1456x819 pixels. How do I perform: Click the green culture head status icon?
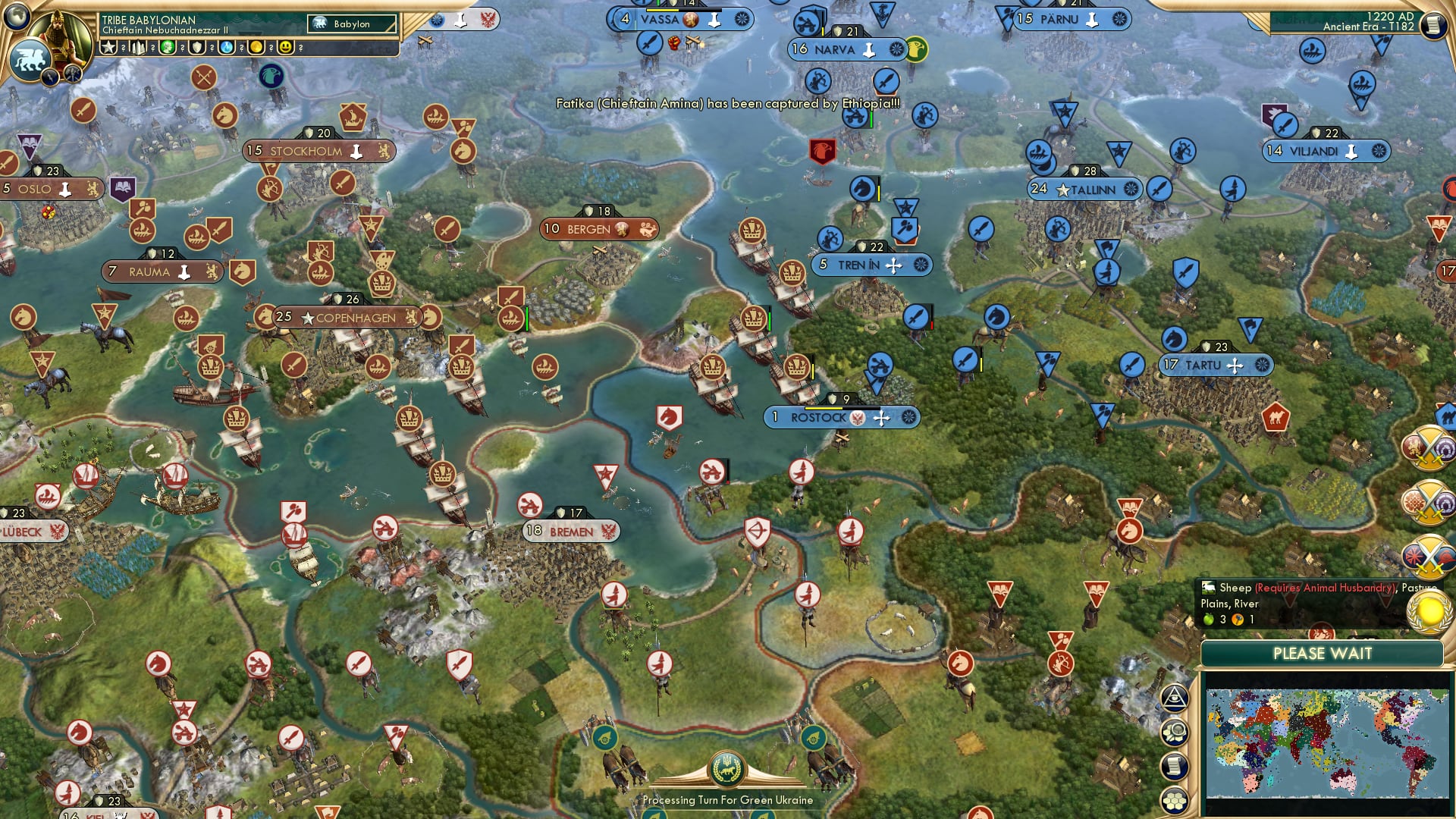click(x=168, y=46)
